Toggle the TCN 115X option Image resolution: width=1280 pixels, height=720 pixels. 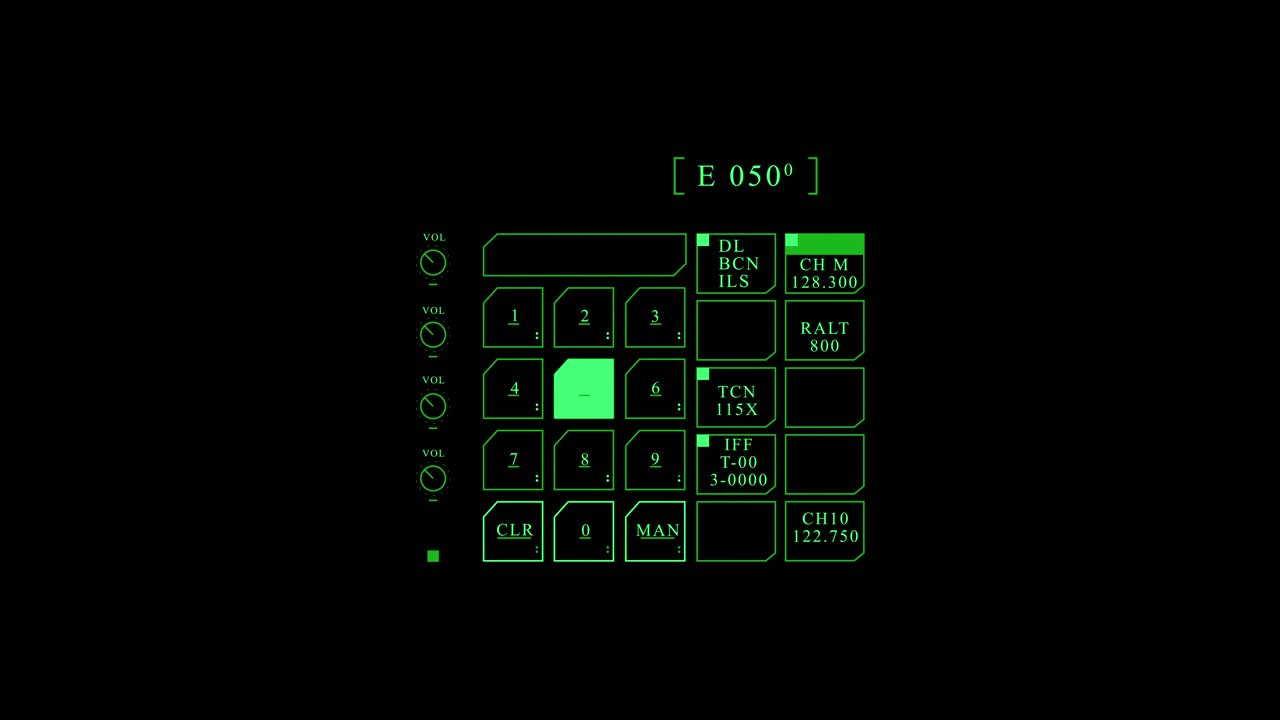(x=735, y=398)
